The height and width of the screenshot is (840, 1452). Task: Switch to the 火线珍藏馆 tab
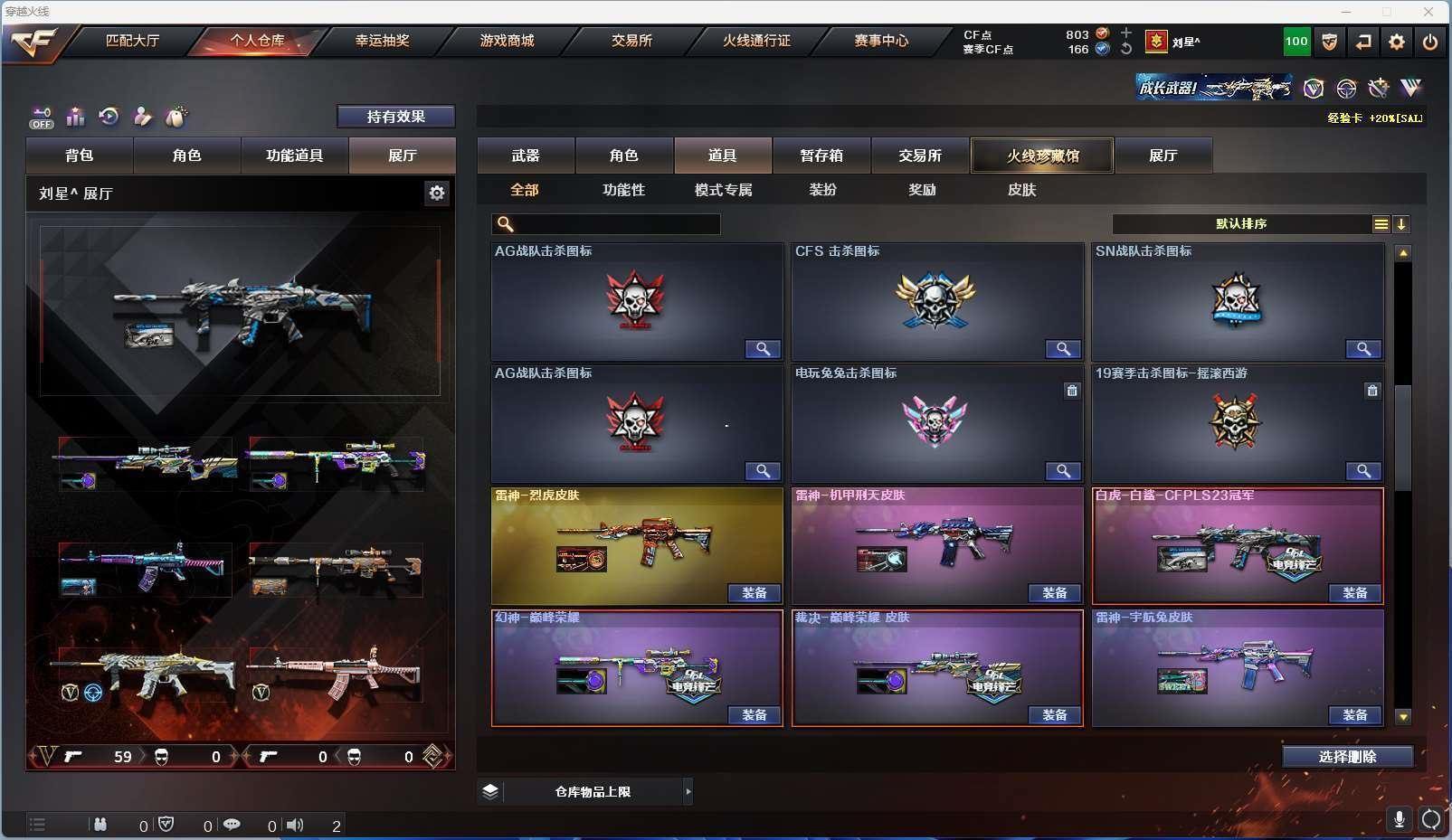click(1042, 156)
